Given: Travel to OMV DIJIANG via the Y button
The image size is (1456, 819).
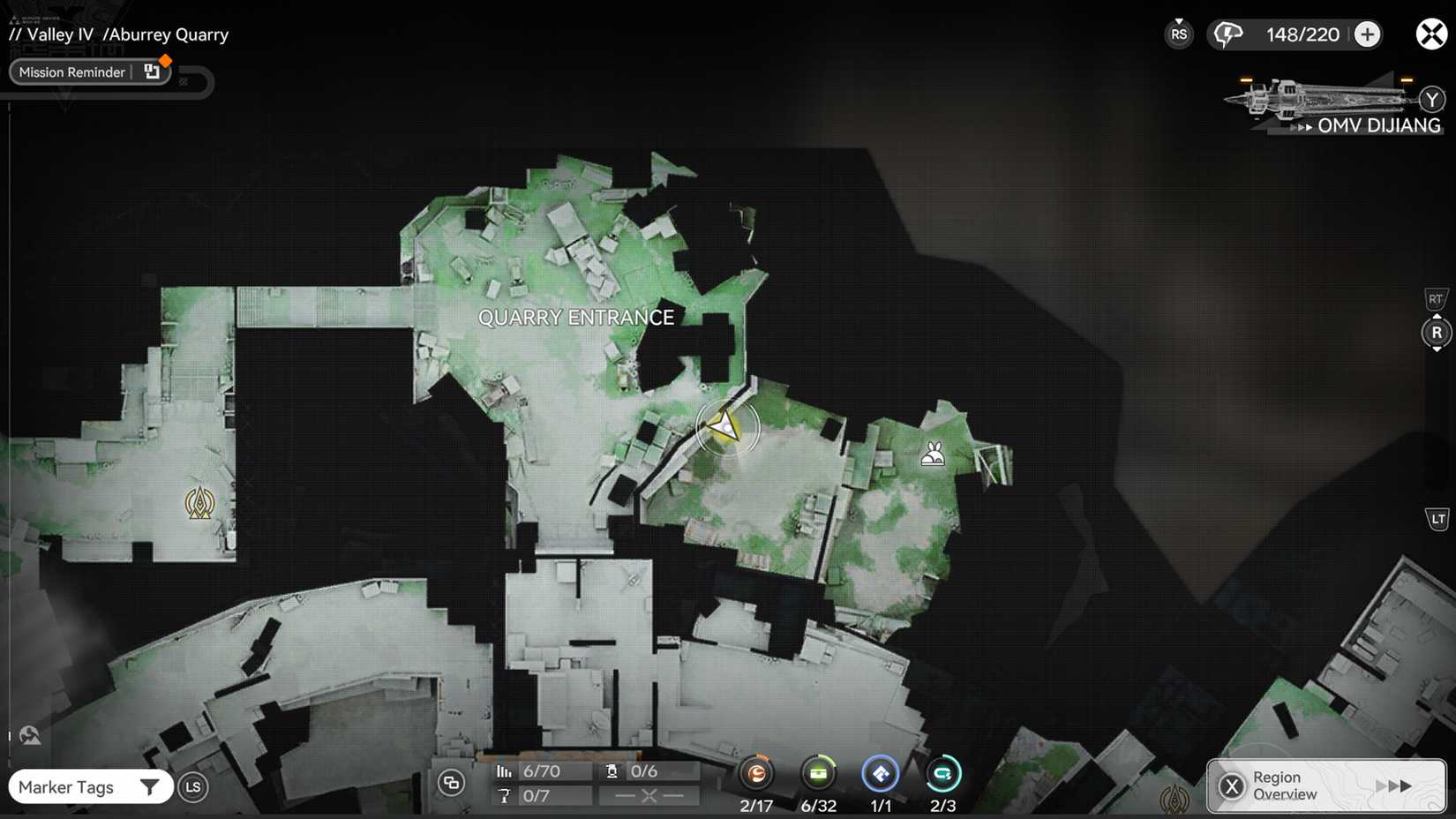Looking at the screenshot, I should (1433, 101).
